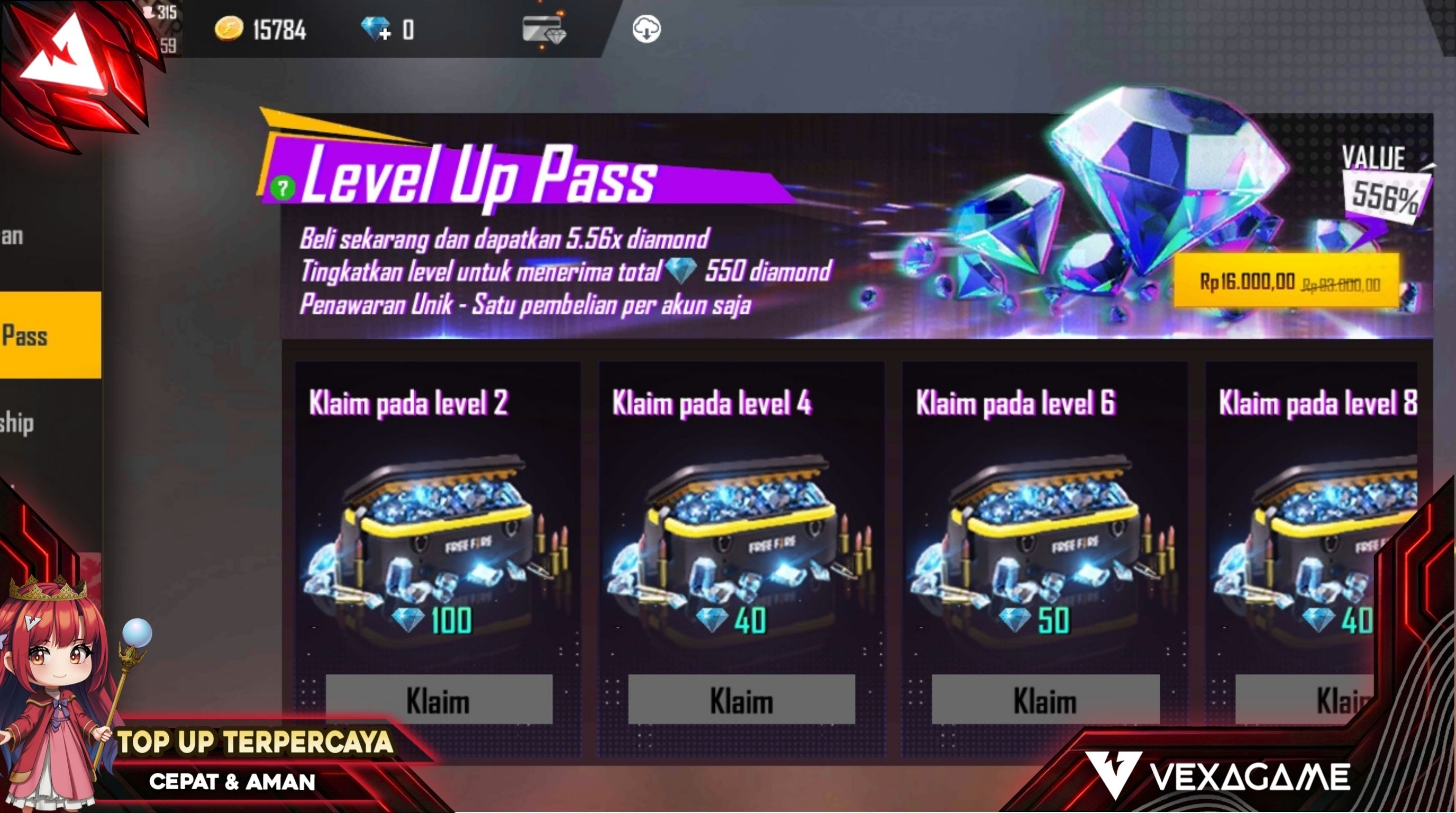Open the cloud download icon

pyautogui.click(x=646, y=30)
